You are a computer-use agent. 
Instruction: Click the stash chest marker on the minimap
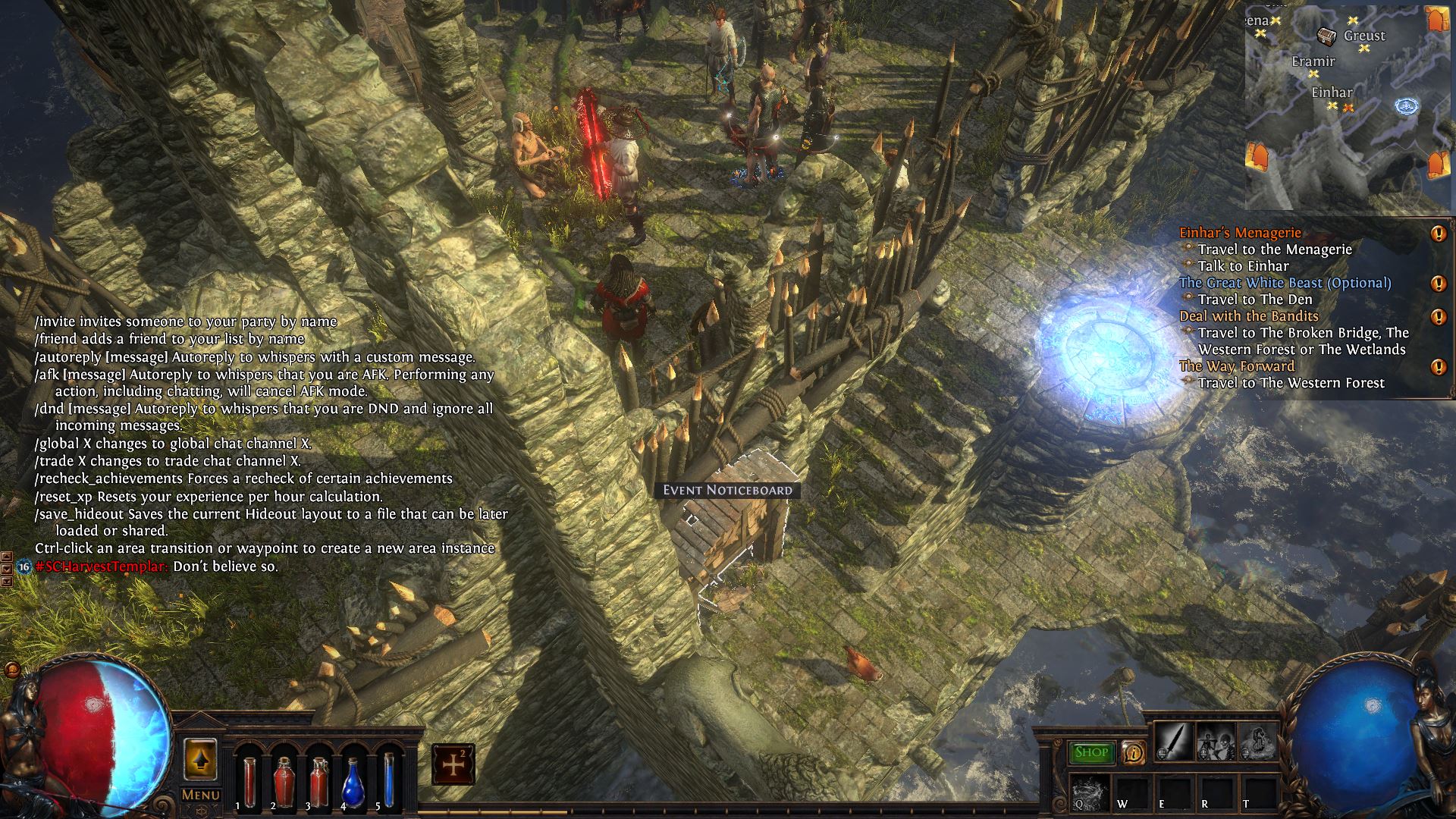[1326, 36]
